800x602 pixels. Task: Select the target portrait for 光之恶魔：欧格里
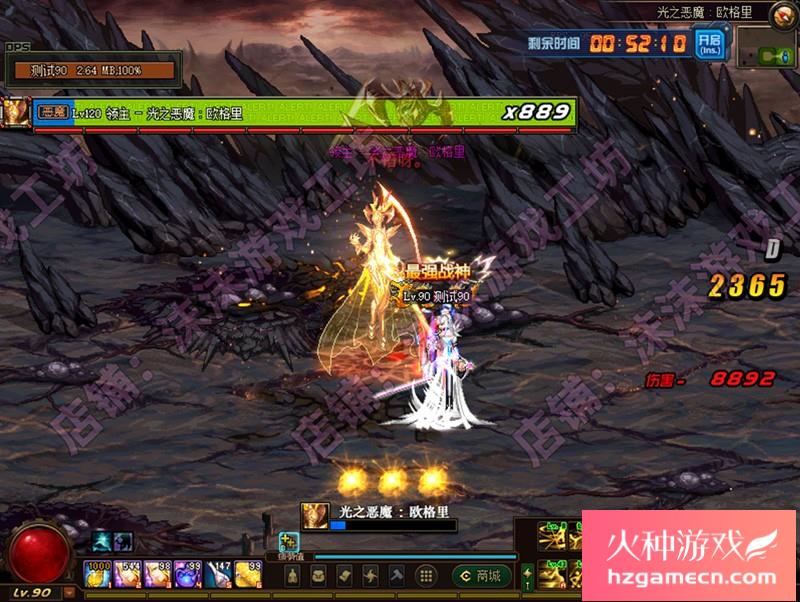[x=314, y=516]
